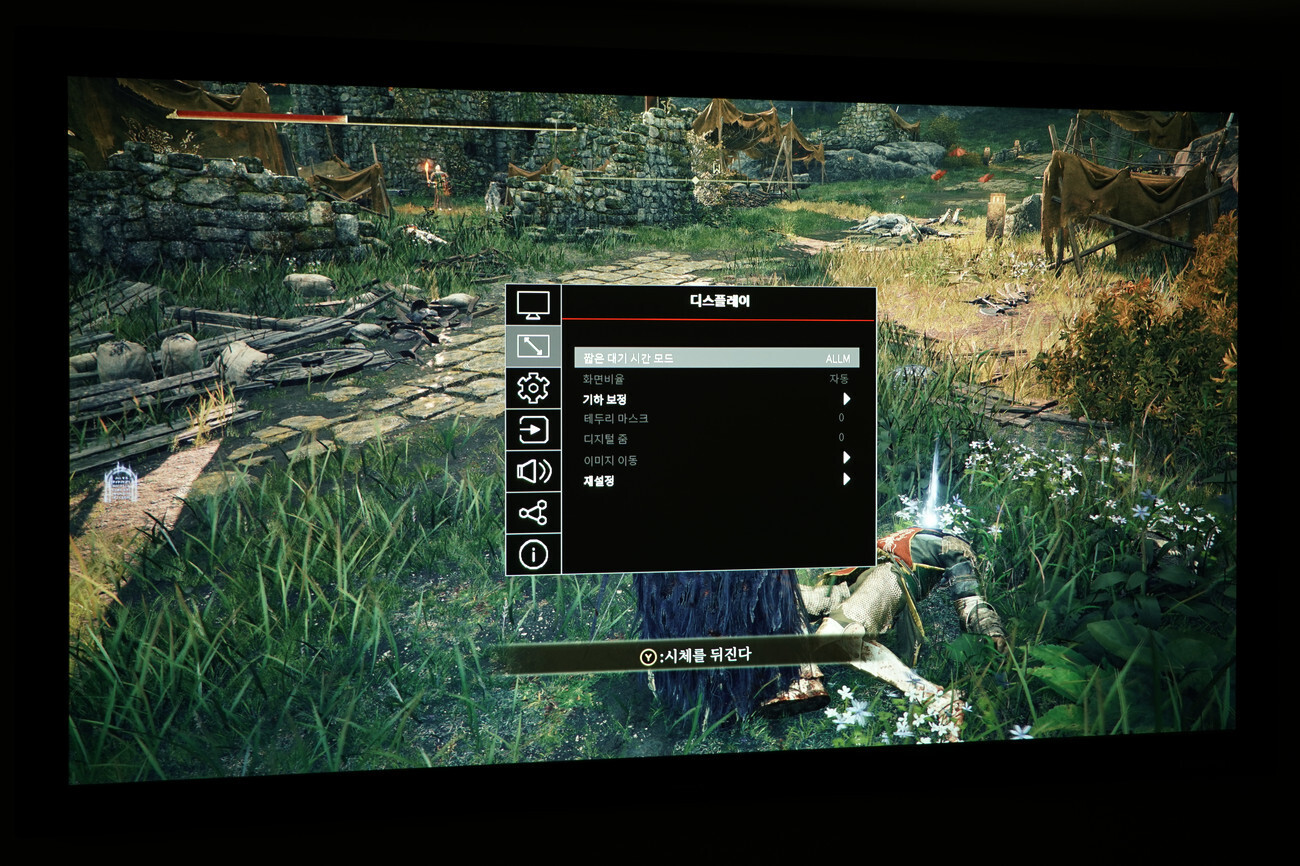Select the 짧은 대기 시간 모드 ALLM row
The width and height of the screenshot is (1300, 866).
(x=716, y=358)
